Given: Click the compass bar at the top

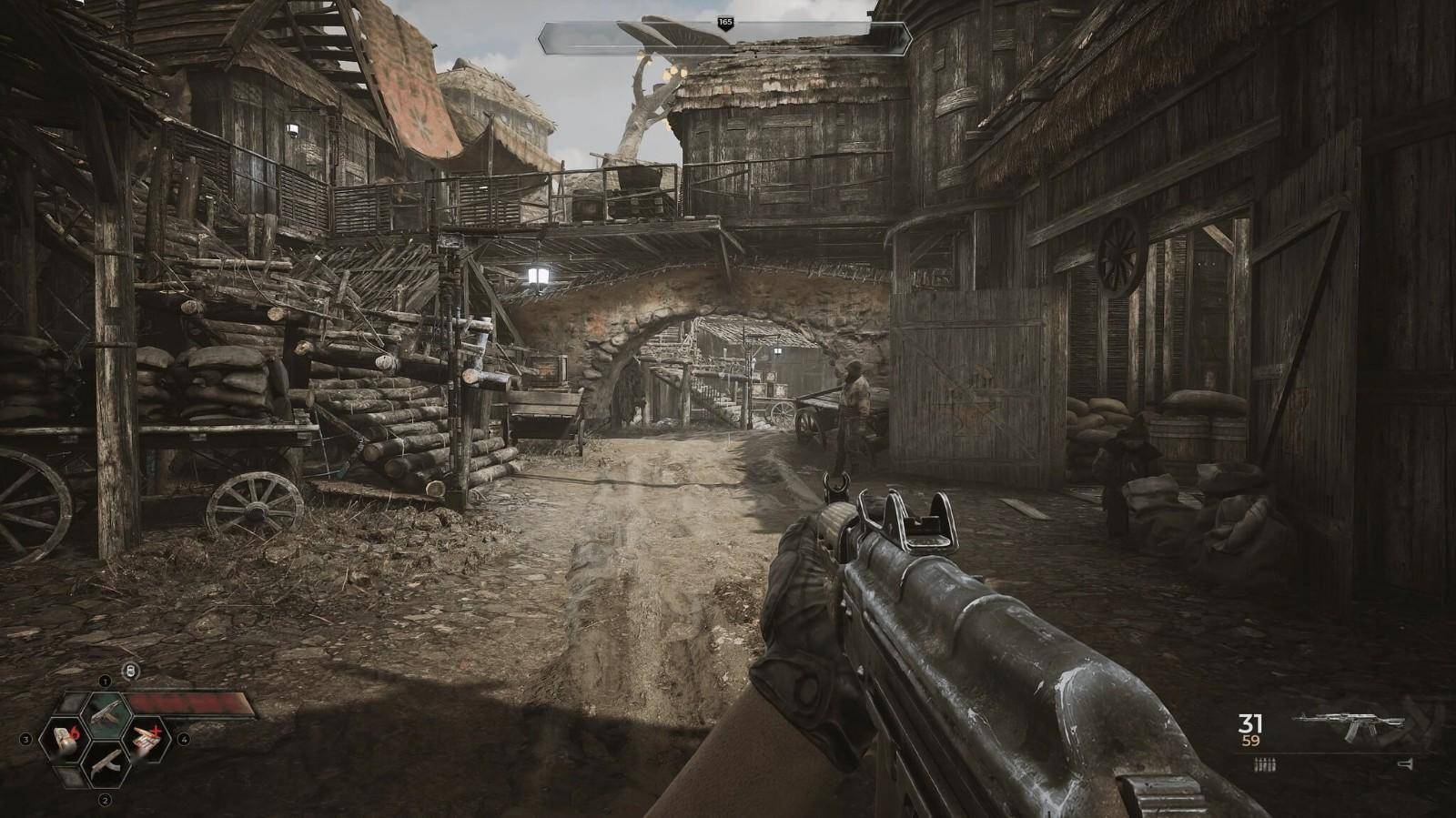Looking at the screenshot, I should pos(724,36).
